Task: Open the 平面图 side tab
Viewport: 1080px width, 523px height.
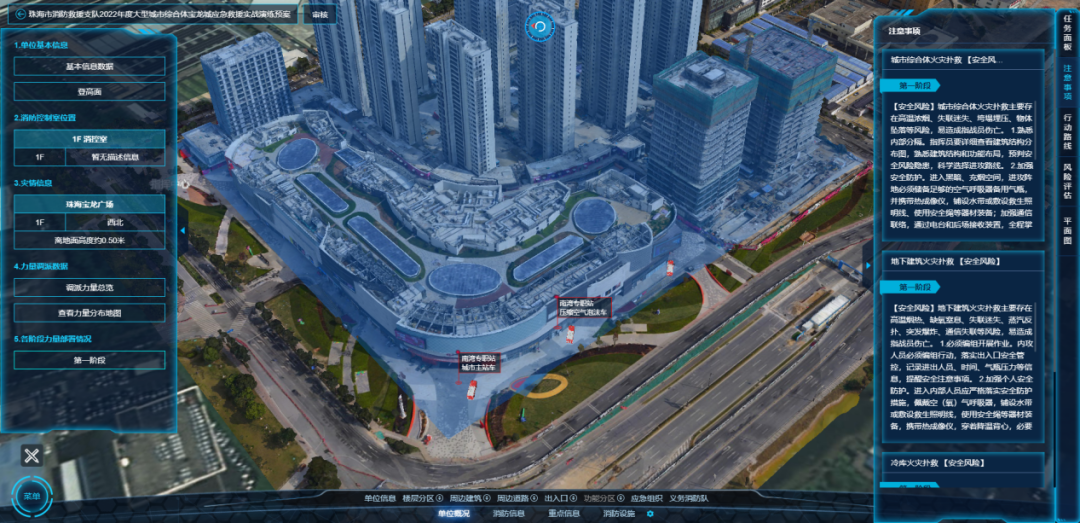Action: (1067, 231)
